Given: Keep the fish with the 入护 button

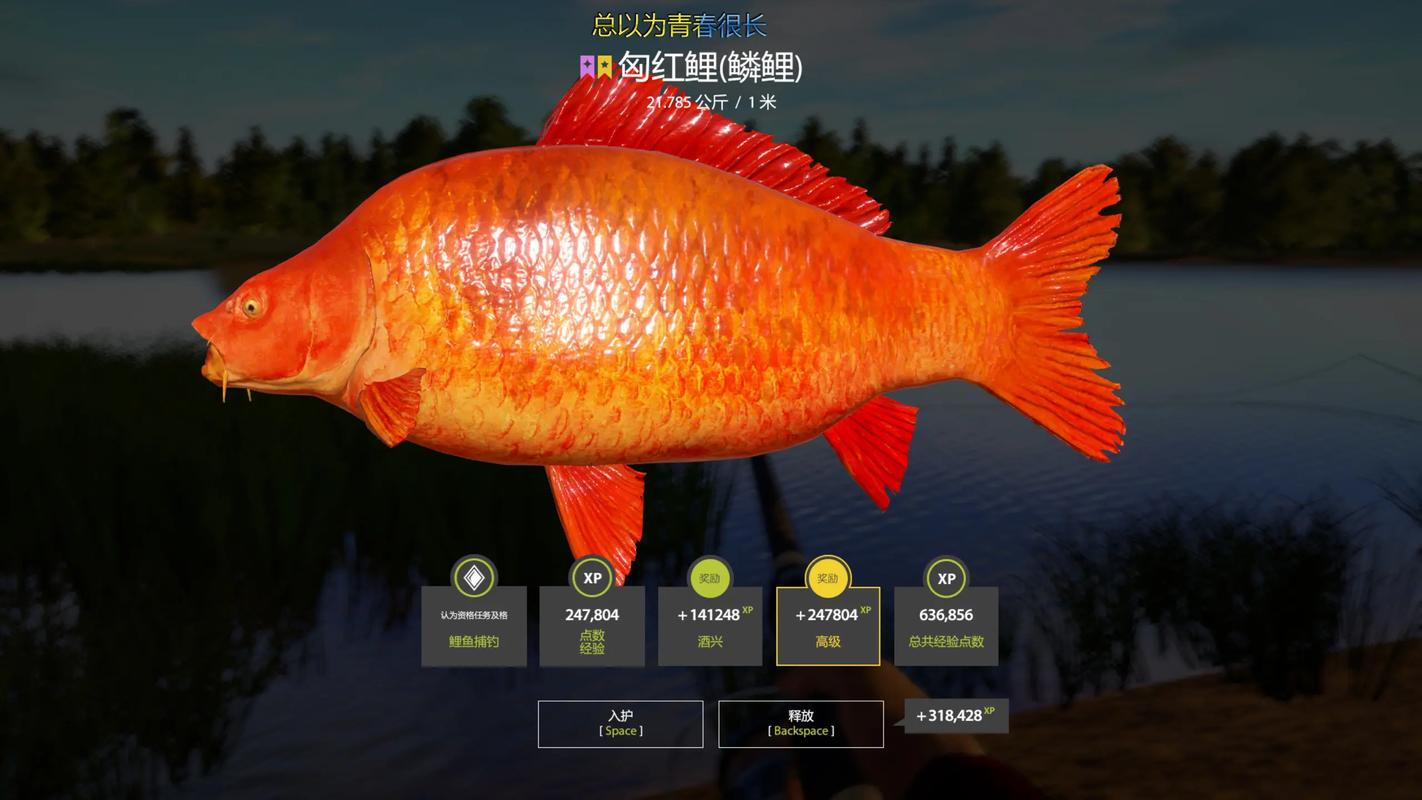Looking at the screenshot, I should pyautogui.click(x=620, y=723).
